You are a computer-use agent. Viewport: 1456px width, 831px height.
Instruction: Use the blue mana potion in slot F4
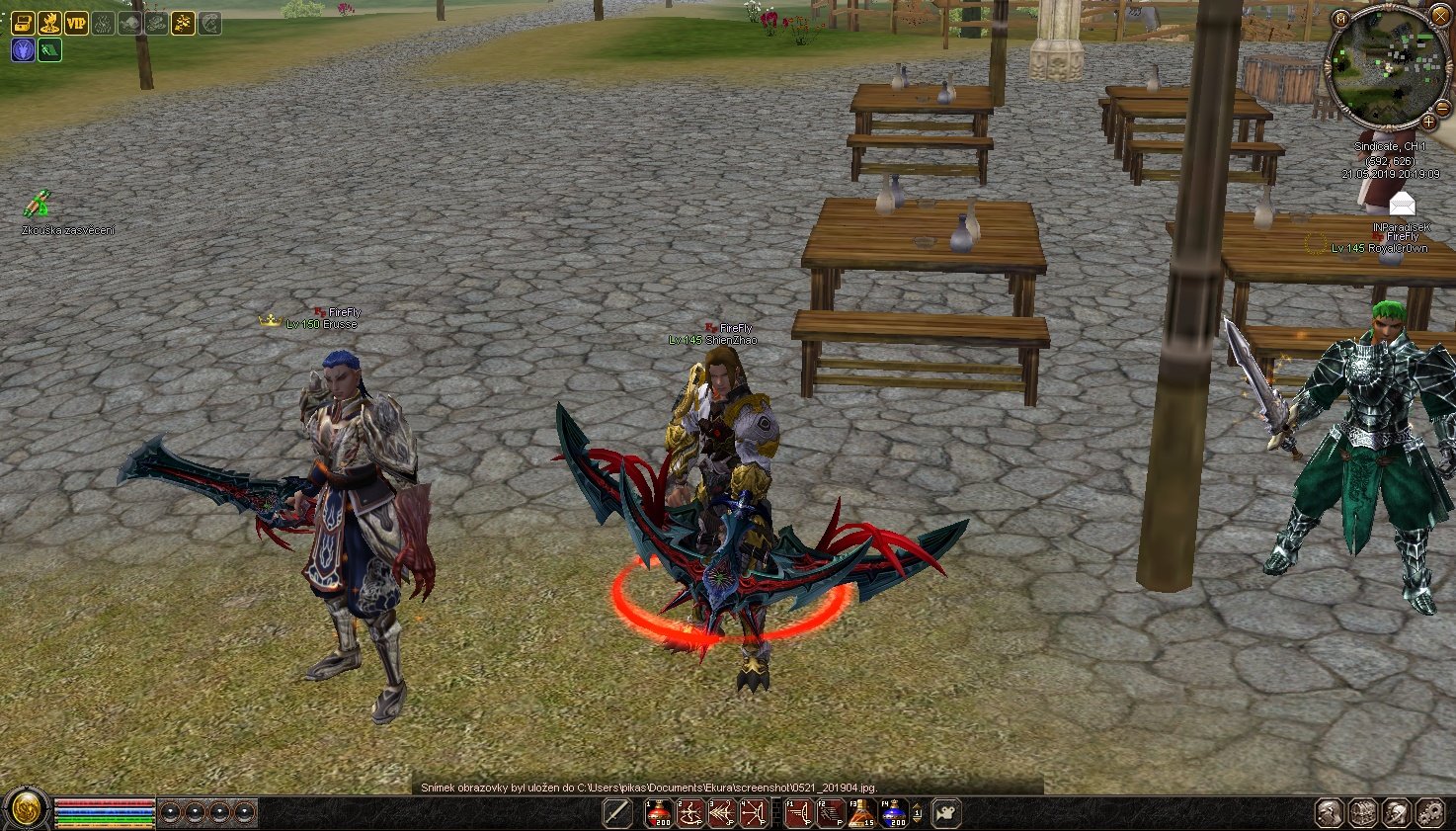[x=895, y=813]
